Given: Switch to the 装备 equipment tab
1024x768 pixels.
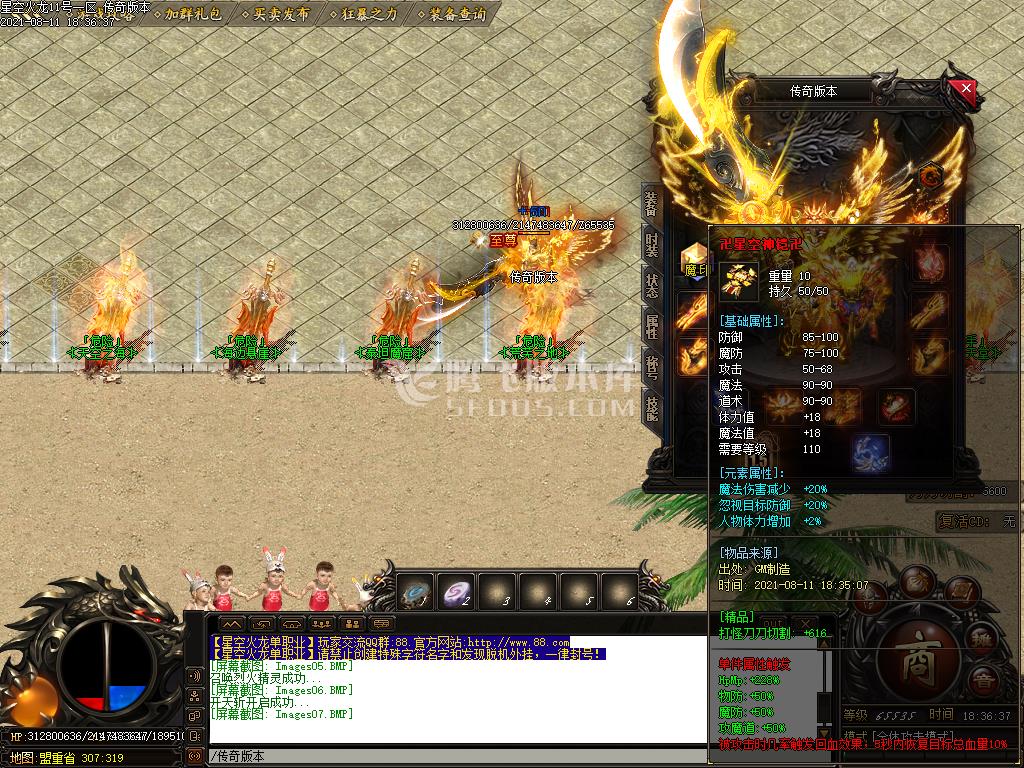Looking at the screenshot, I should pyautogui.click(x=651, y=204).
